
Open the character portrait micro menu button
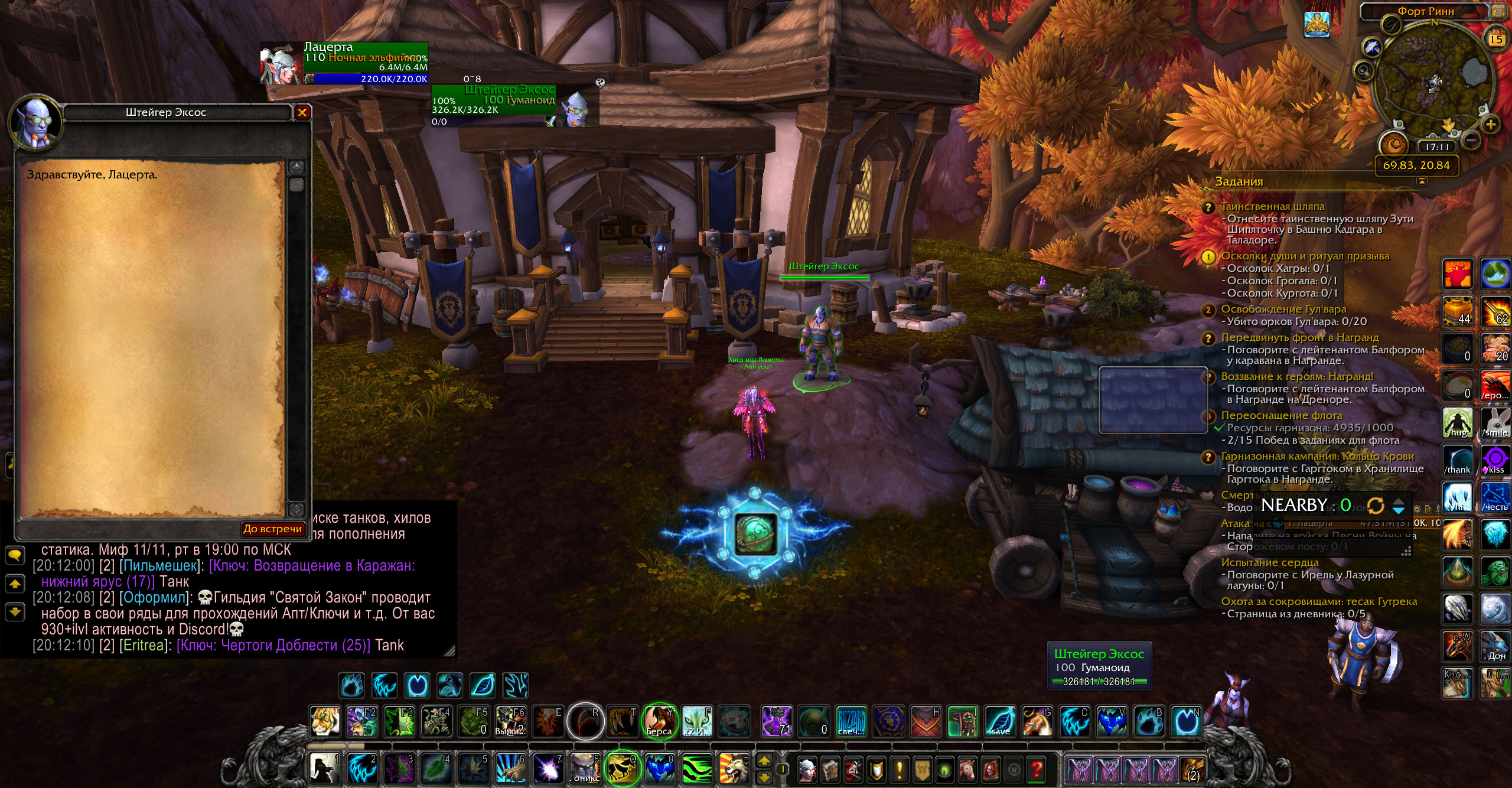807,770
